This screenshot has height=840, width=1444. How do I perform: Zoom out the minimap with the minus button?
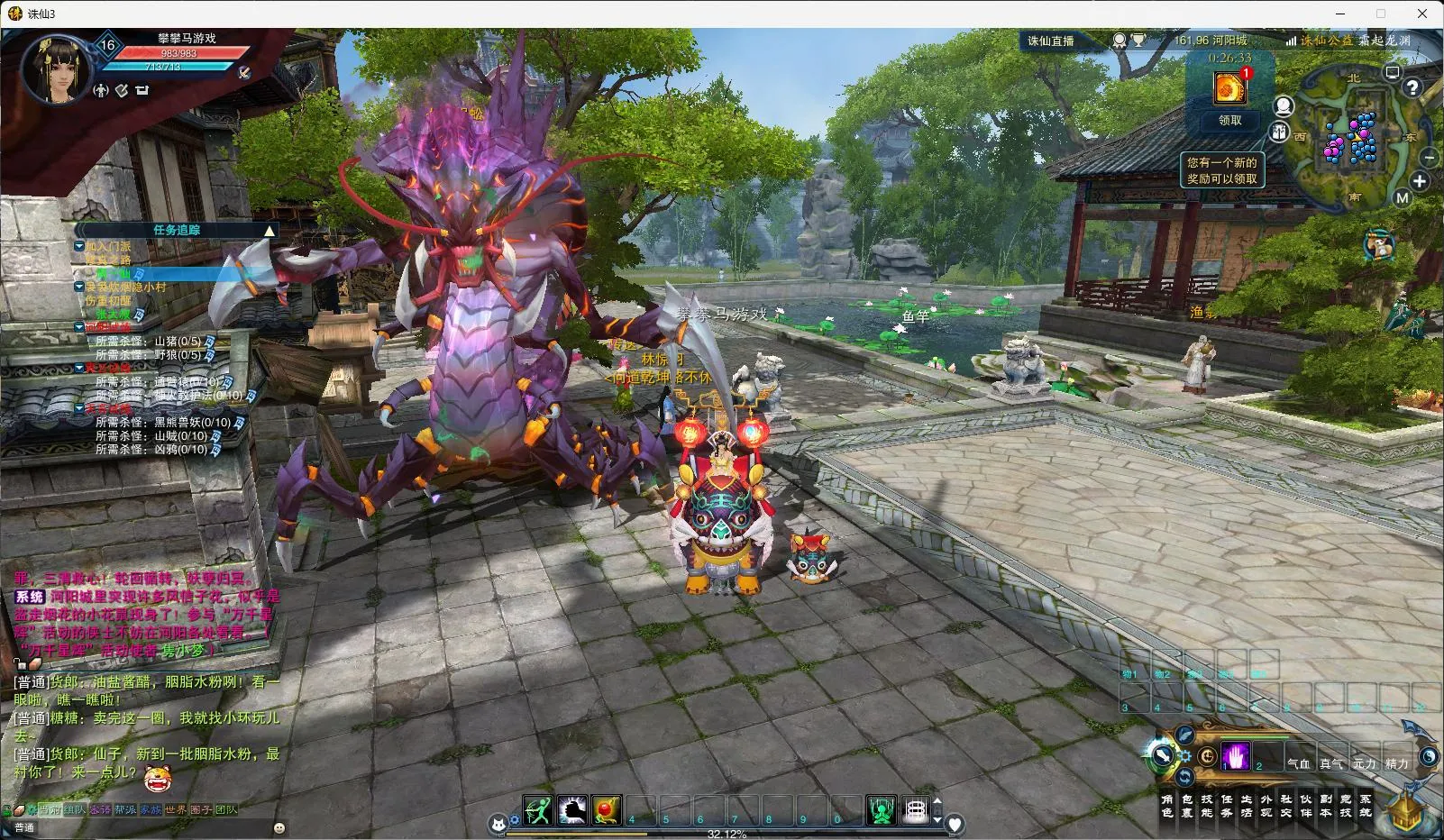pyautogui.click(x=1429, y=157)
